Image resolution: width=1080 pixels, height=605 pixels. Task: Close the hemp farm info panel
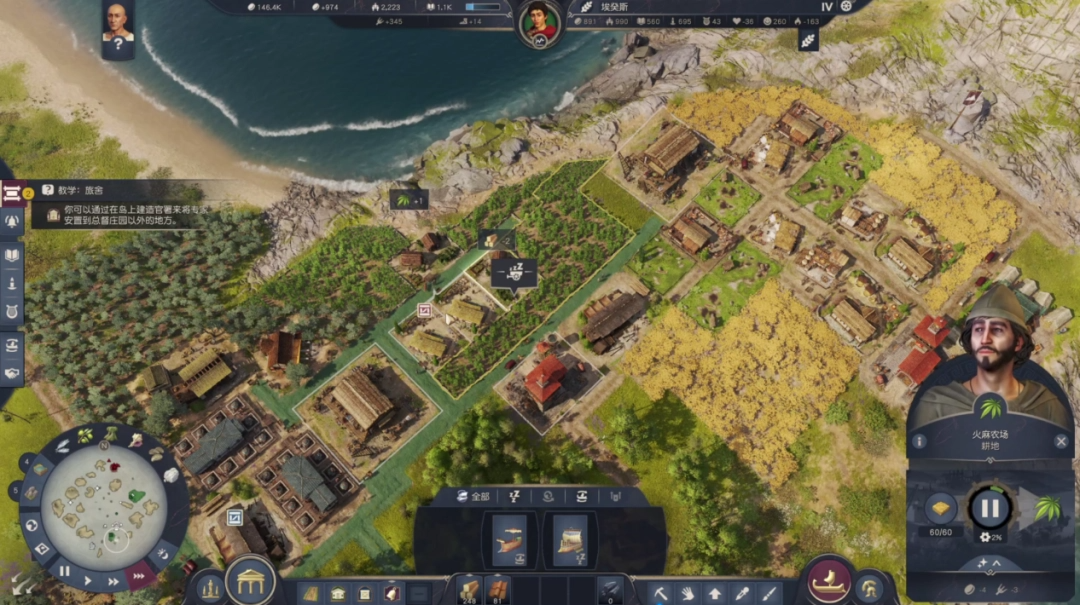pos(1061,441)
